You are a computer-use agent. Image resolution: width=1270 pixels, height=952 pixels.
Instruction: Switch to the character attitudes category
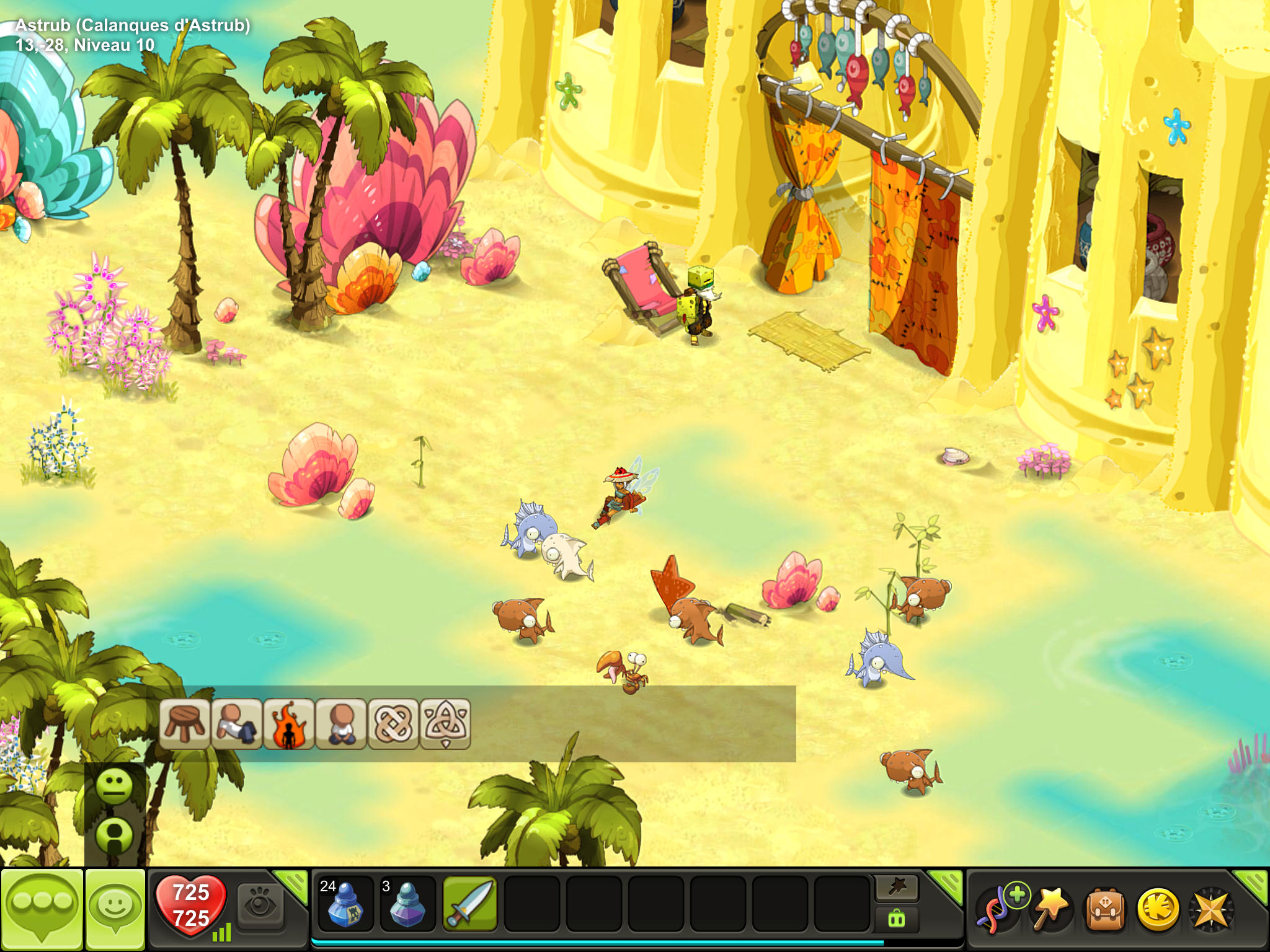click(x=115, y=835)
